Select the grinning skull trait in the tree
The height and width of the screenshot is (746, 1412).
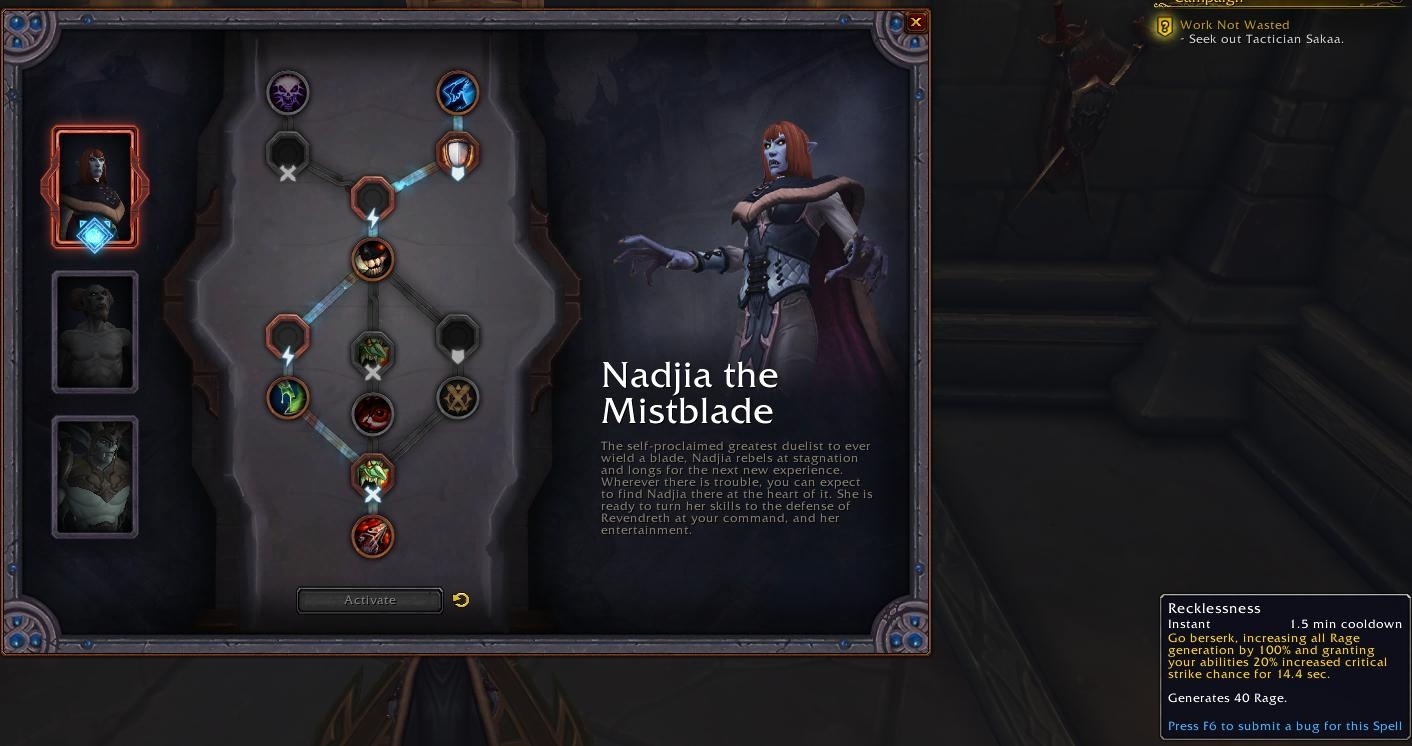[372, 259]
